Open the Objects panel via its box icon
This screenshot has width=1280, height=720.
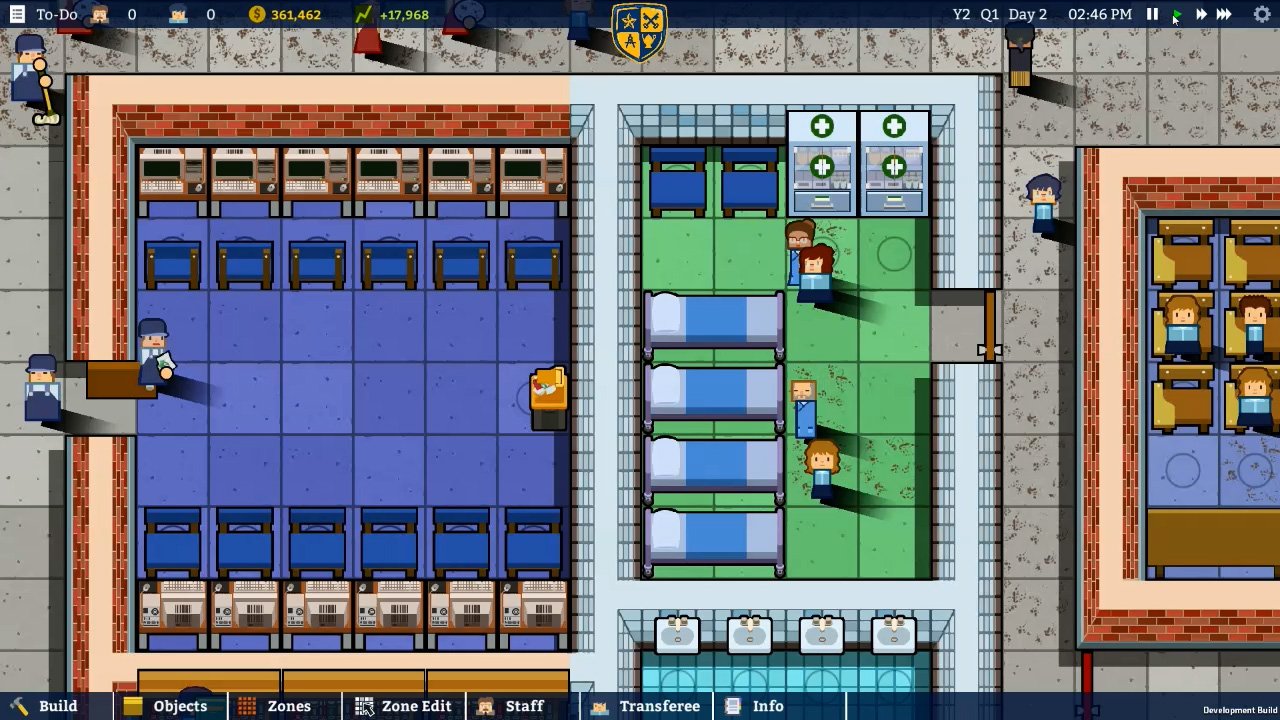click(x=135, y=706)
